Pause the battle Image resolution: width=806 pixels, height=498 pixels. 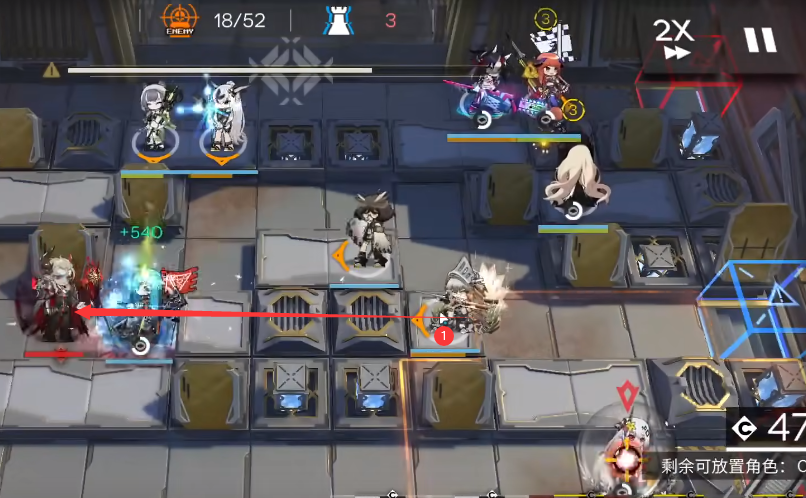(x=759, y=40)
